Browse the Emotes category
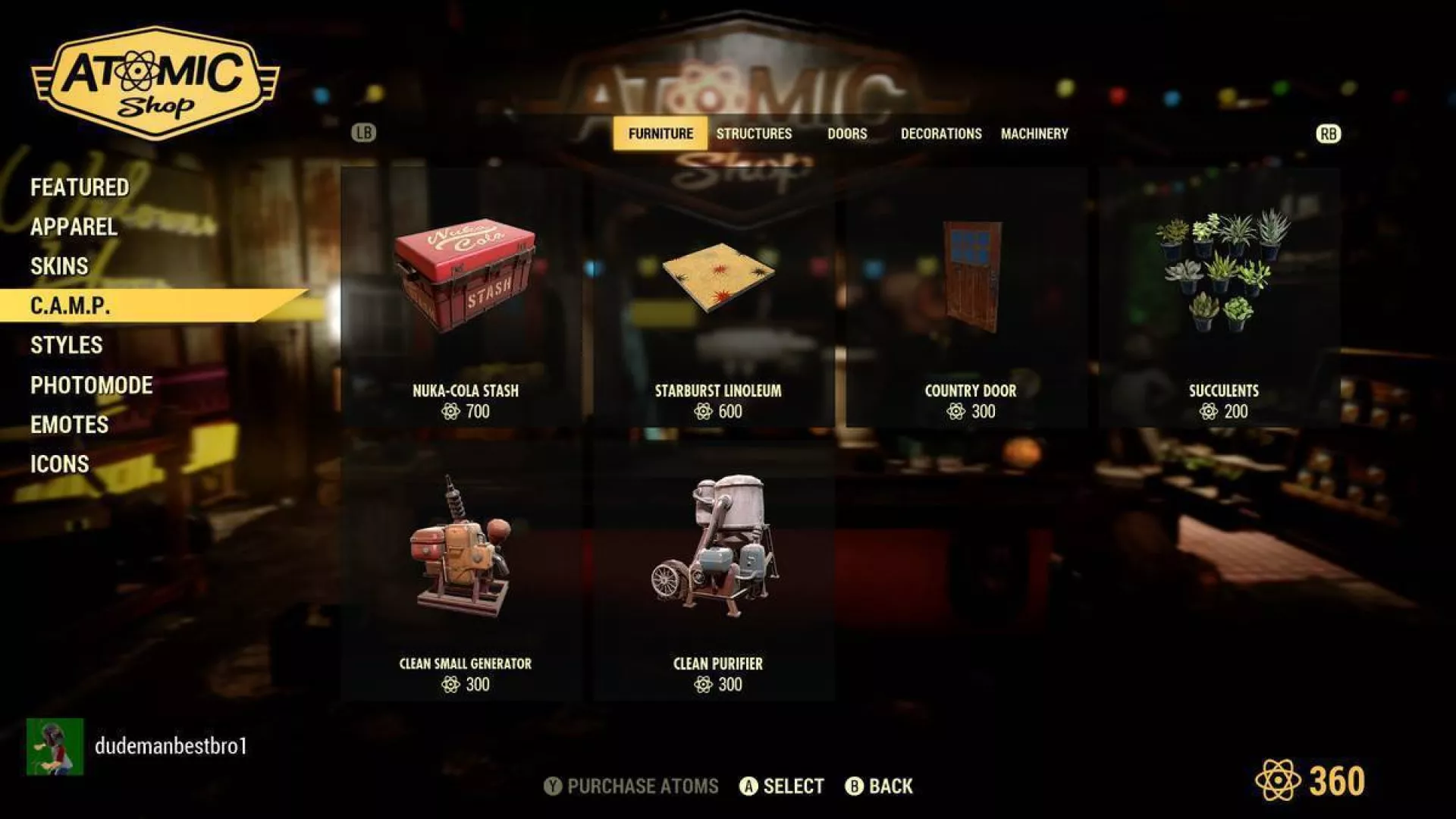The image size is (1456, 819). [69, 425]
